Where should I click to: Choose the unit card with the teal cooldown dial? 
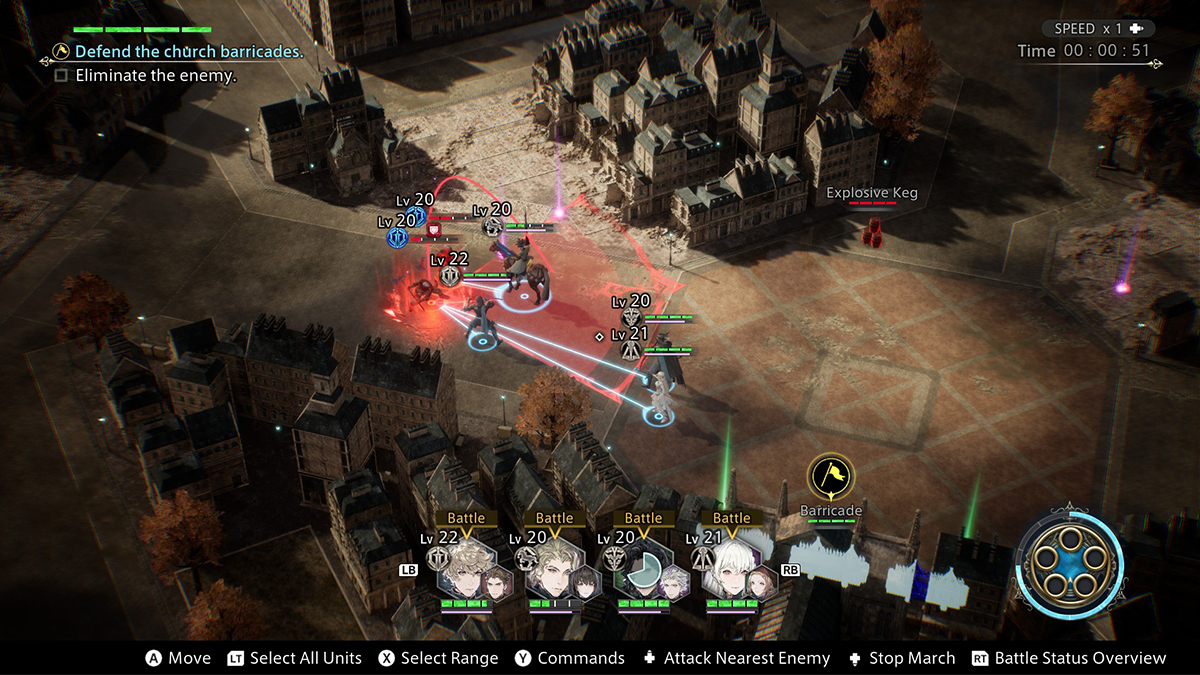(642, 570)
